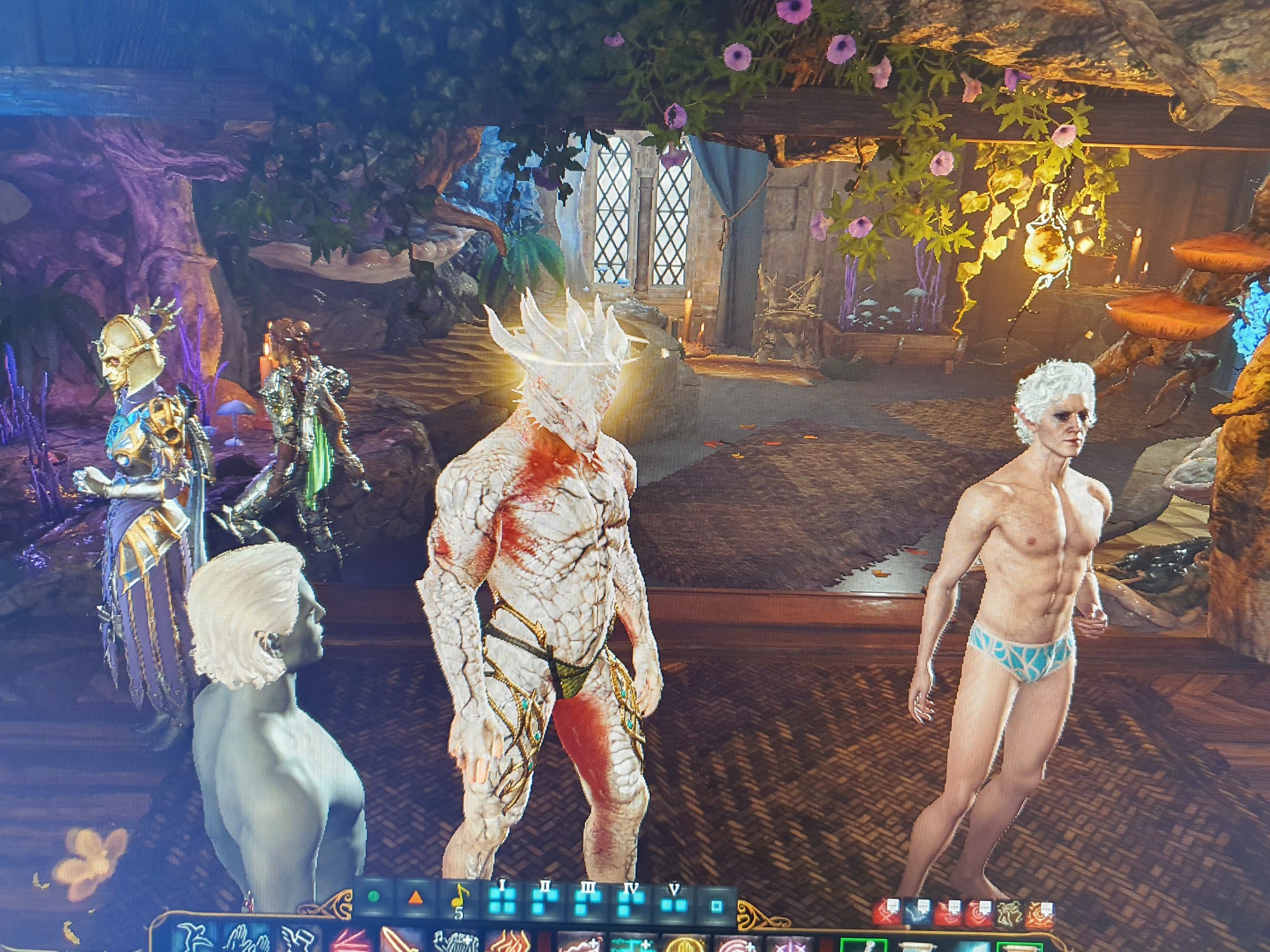
Task: Use the green-bordered hotbar item slot
Action: point(863,944)
